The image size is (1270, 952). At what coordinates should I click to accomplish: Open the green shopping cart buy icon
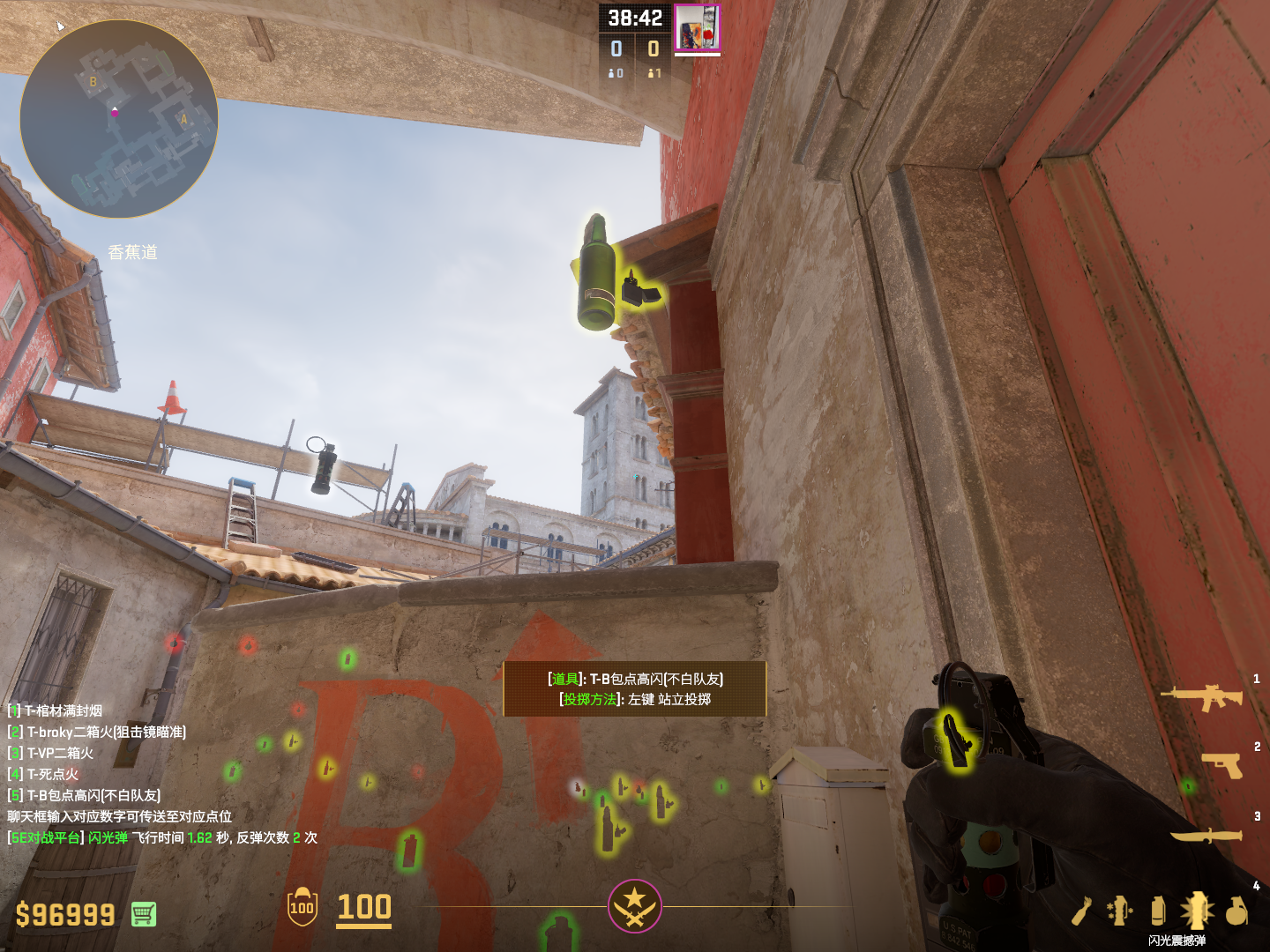(x=144, y=914)
